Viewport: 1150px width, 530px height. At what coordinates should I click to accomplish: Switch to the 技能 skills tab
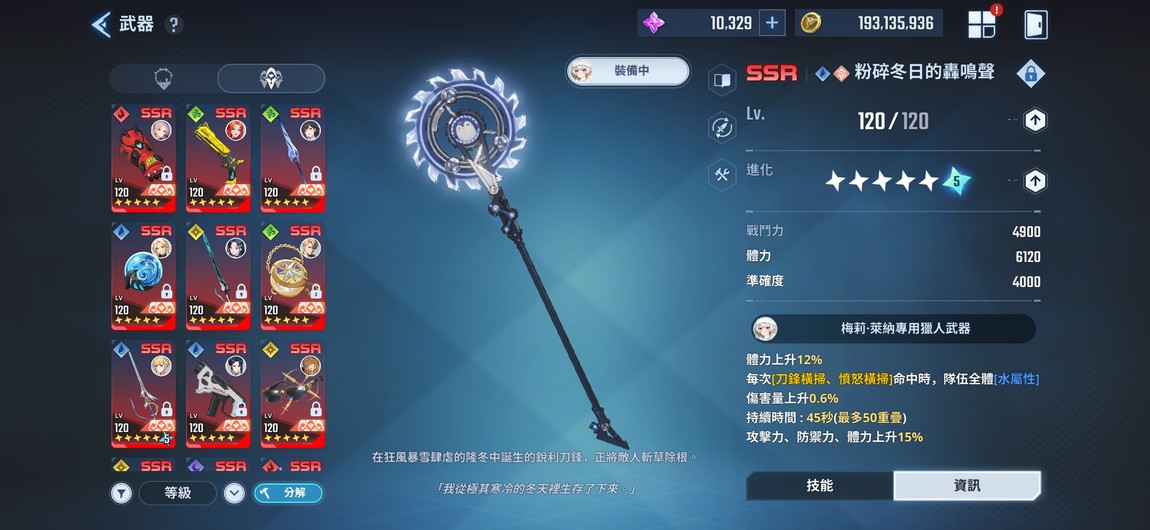click(820, 485)
